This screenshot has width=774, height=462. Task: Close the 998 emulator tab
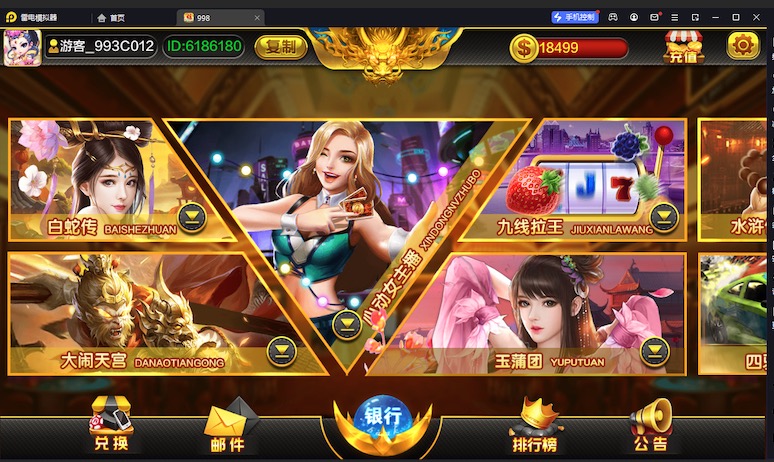tap(257, 18)
